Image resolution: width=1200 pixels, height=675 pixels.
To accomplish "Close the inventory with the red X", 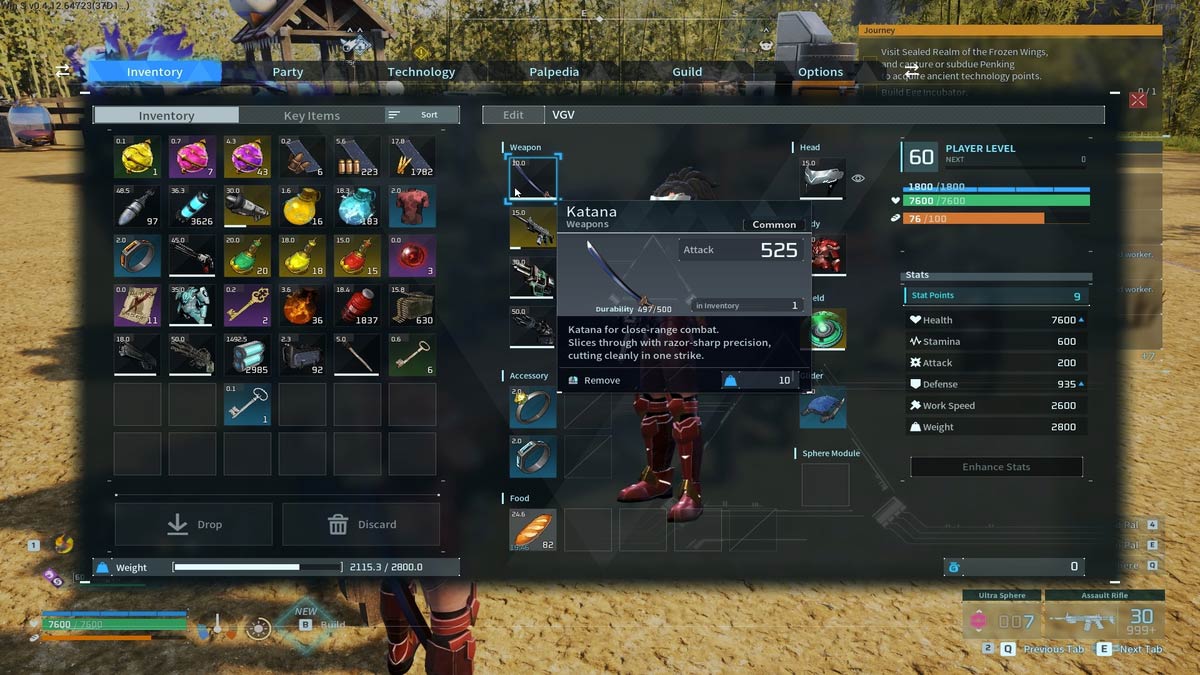I will coord(1138,99).
